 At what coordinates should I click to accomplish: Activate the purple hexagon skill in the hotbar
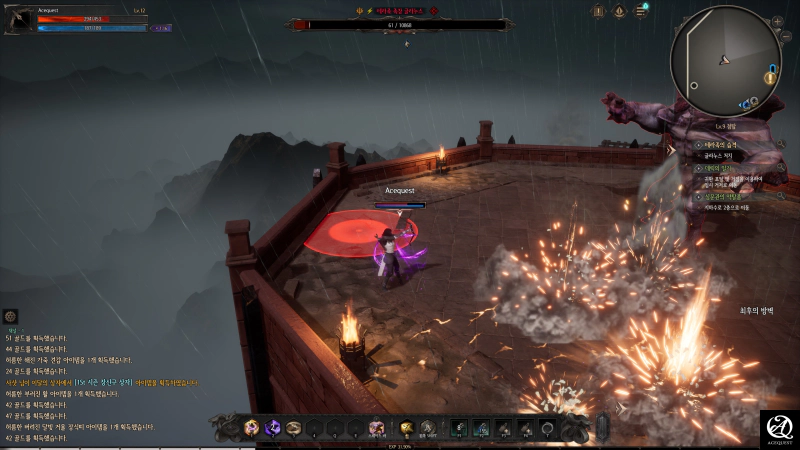click(x=273, y=428)
